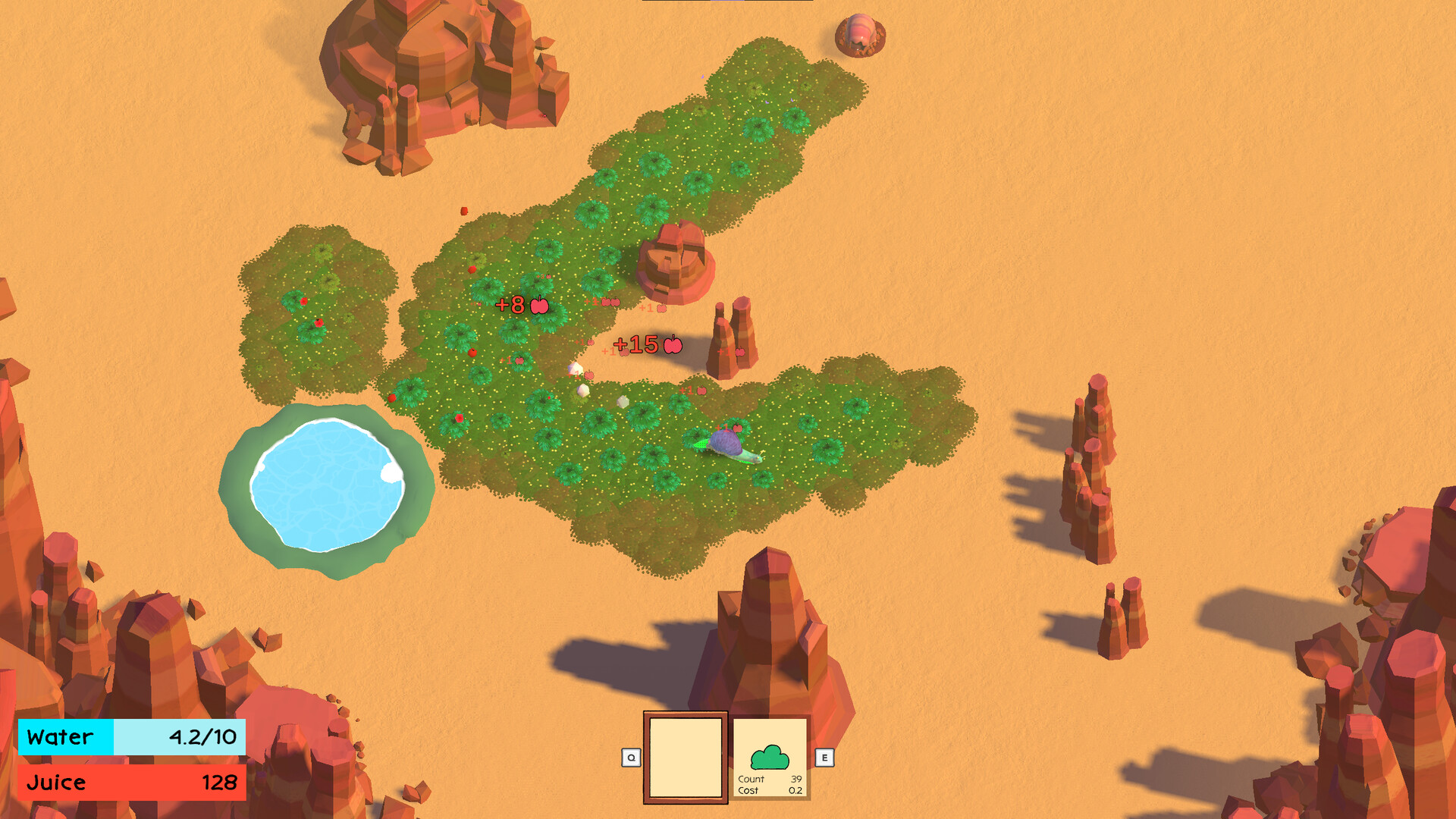The image size is (1456, 819).
Task: Click the 128 juice value
Action: point(218,782)
